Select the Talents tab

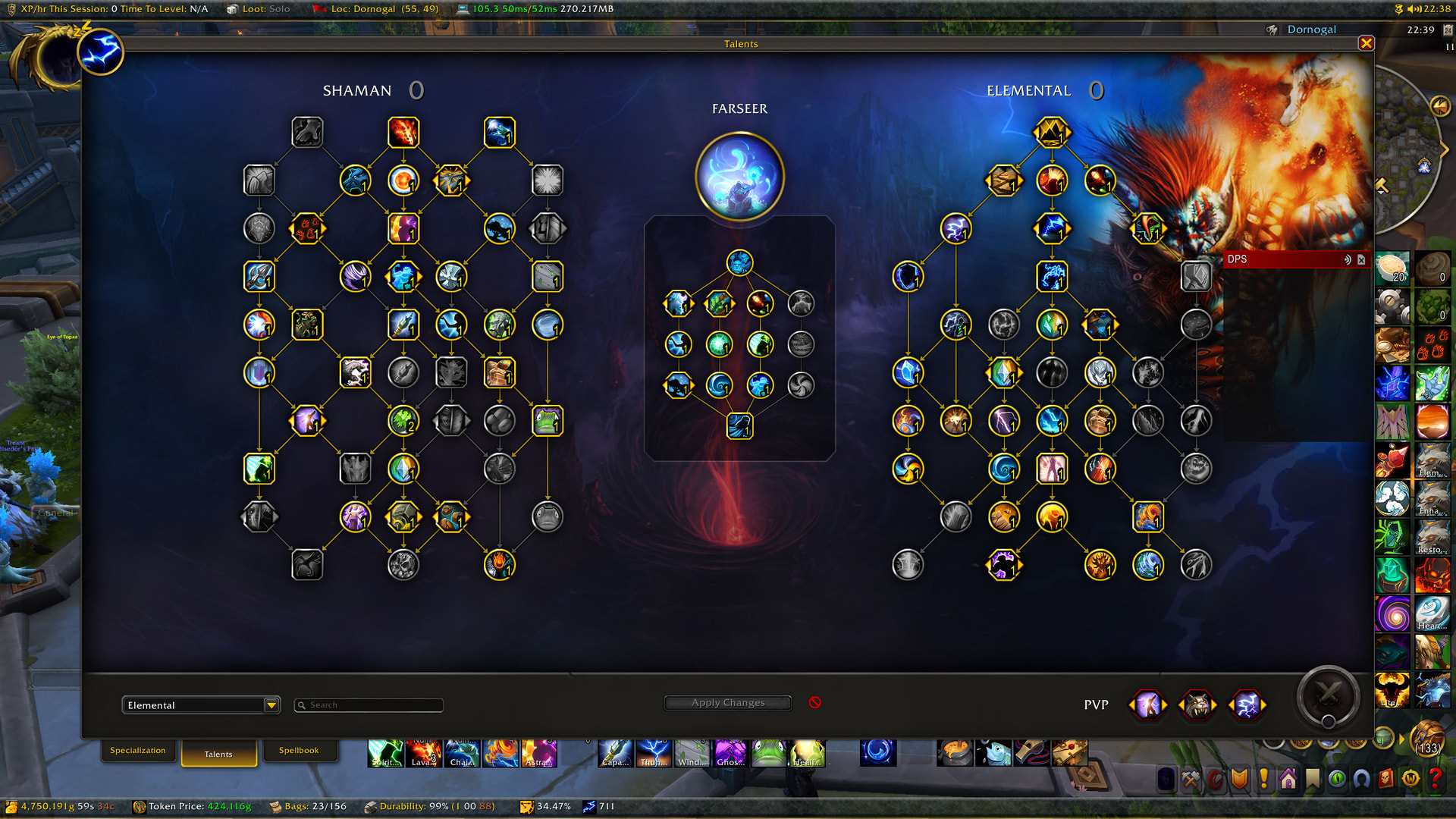tap(218, 754)
